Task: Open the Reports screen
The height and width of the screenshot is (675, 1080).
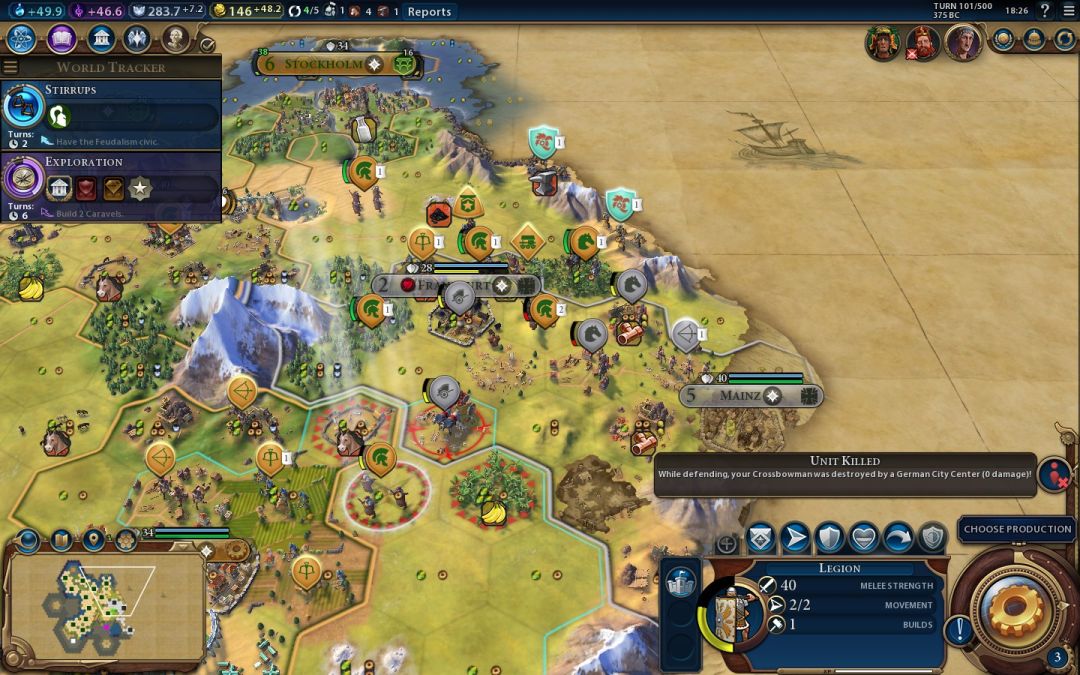Action: pos(429,11)
